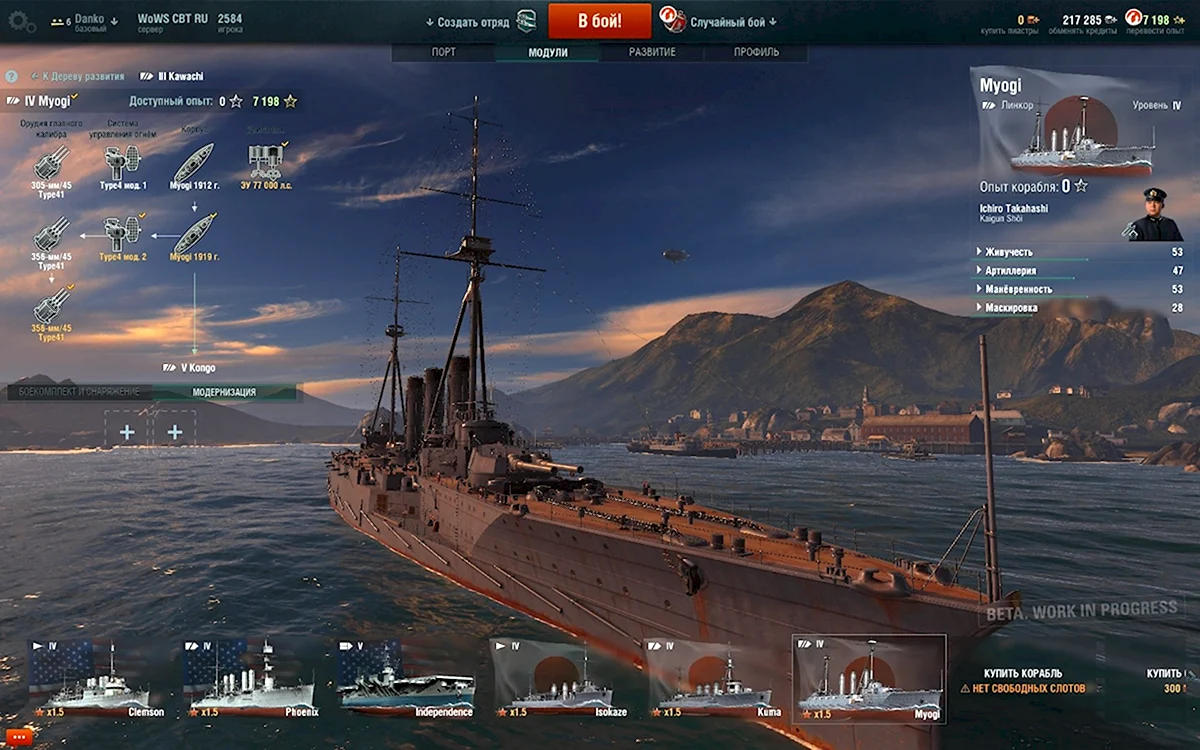Pick the ЭУ 77 000 л.с. engine module
The height and width of the screenshot is (750, 1200).
tap(265, 164)
